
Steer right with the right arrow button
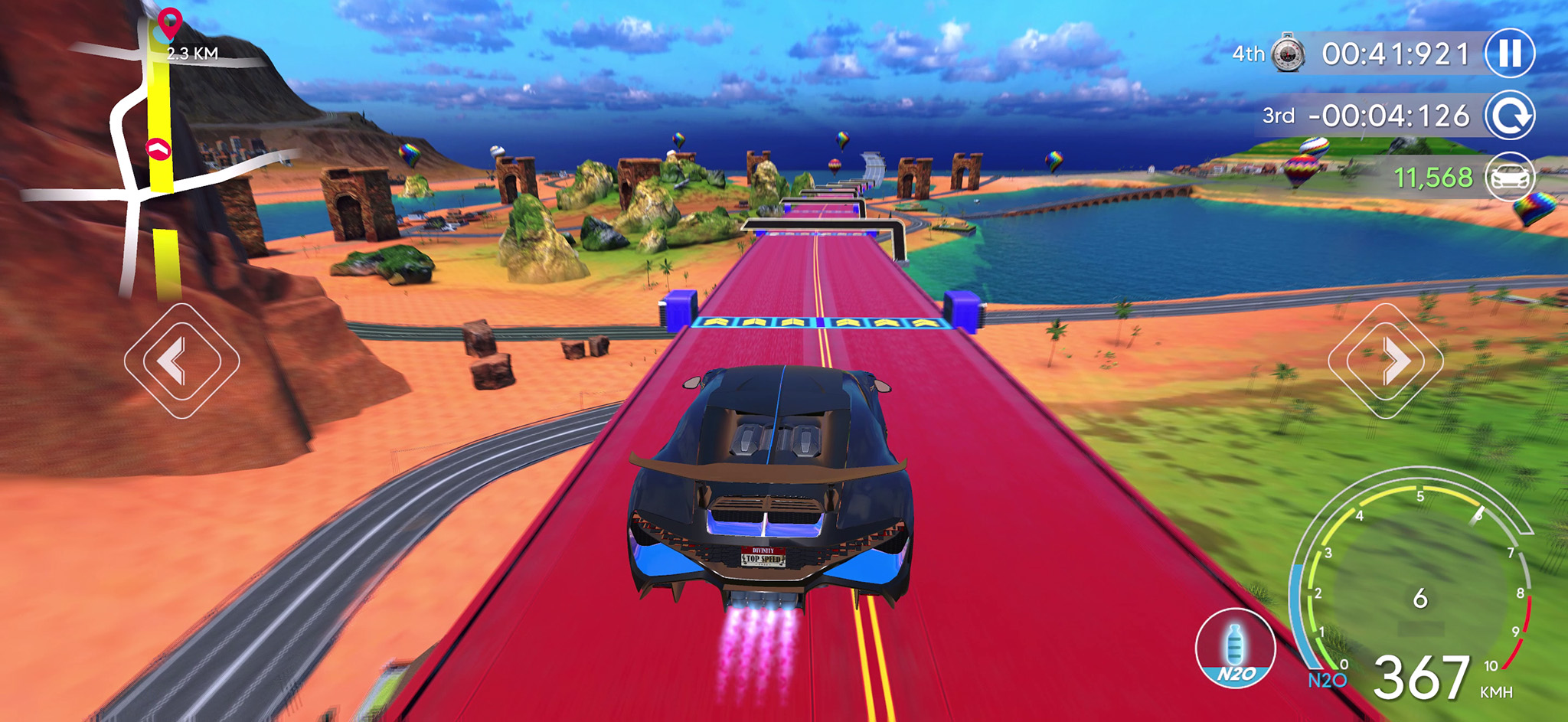(1386, 361)
